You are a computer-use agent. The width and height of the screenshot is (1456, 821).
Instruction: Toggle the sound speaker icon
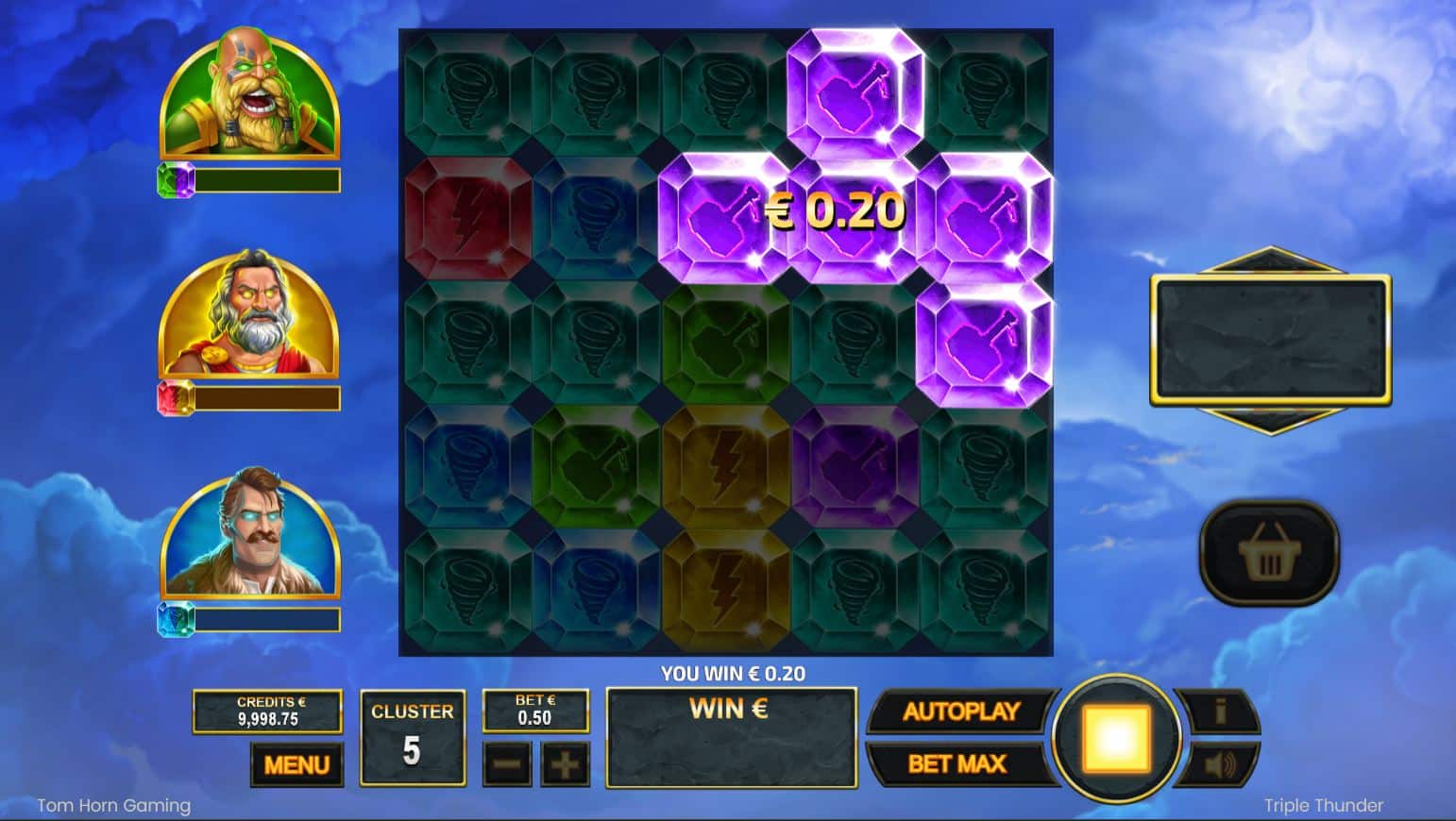tap(1220, 764)
